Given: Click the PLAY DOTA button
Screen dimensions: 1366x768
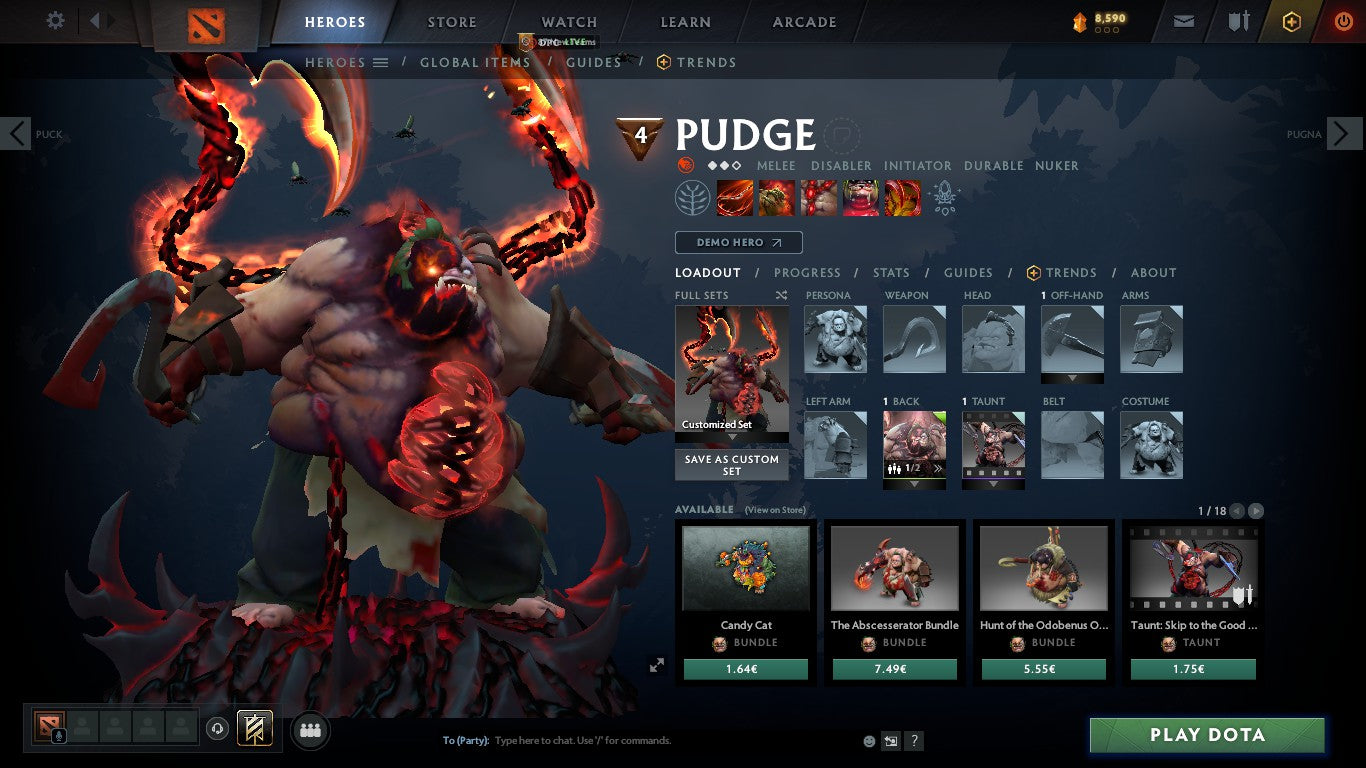Looking at the screenshot, I should pos(1205,735).
